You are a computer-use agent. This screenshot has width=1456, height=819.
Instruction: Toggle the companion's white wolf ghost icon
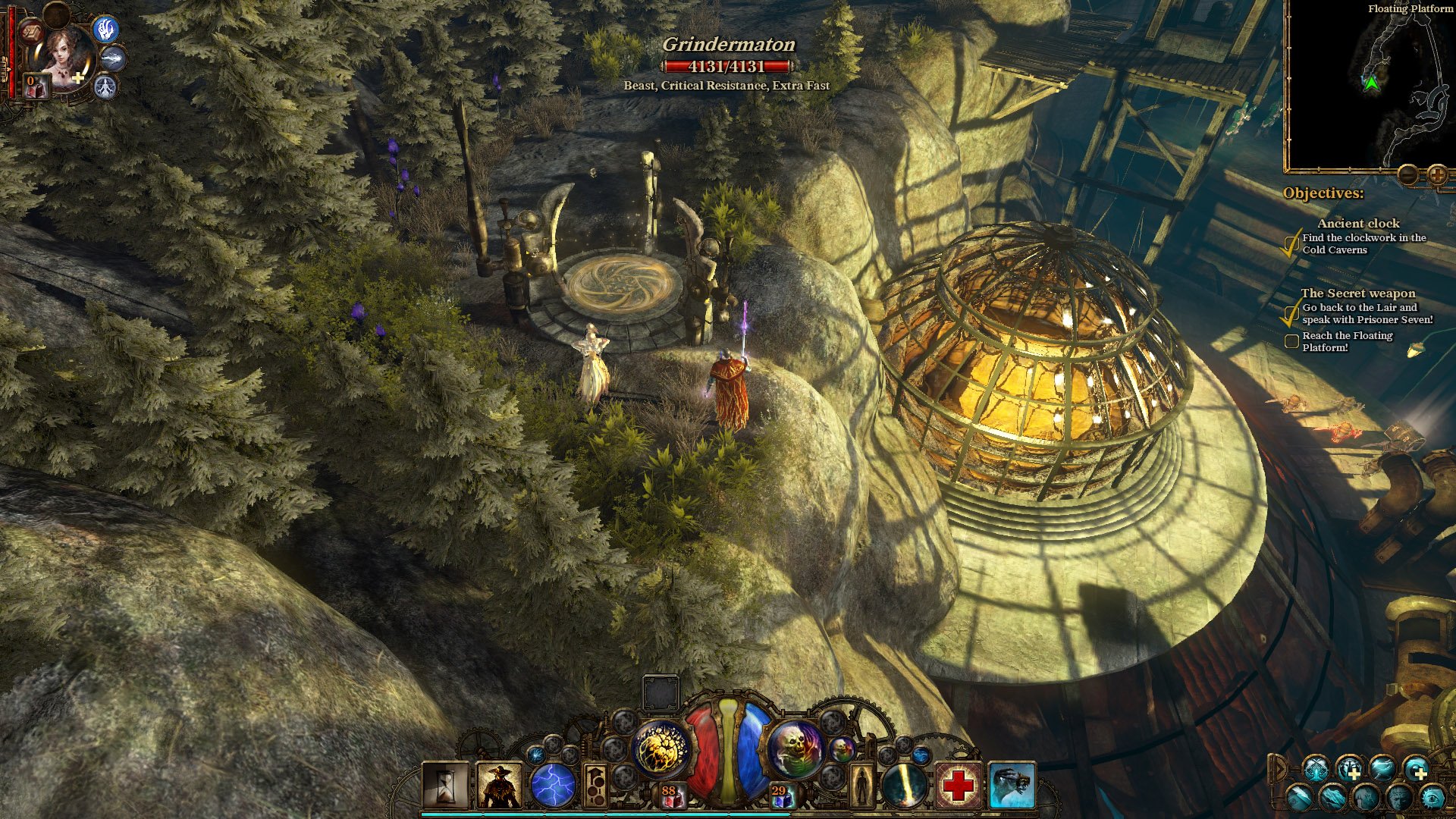(x=114, y=58)
